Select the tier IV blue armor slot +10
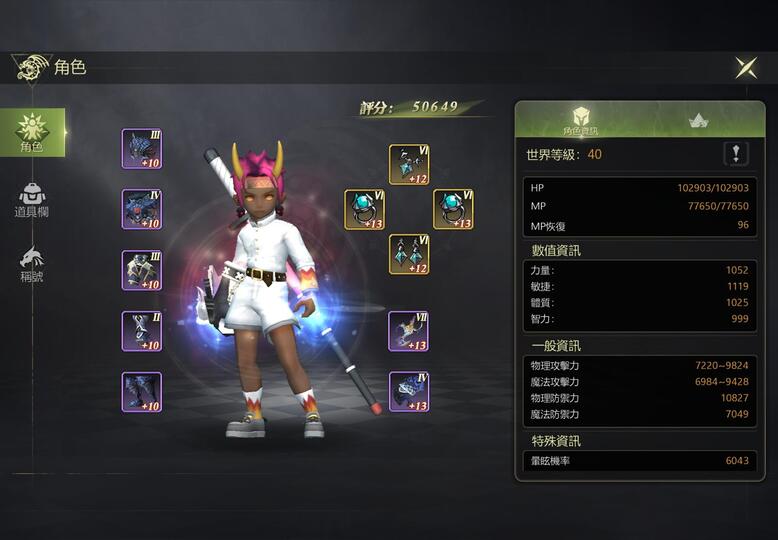Image resolution: width=778 pixels, height=540 pixels. (142, 210)
